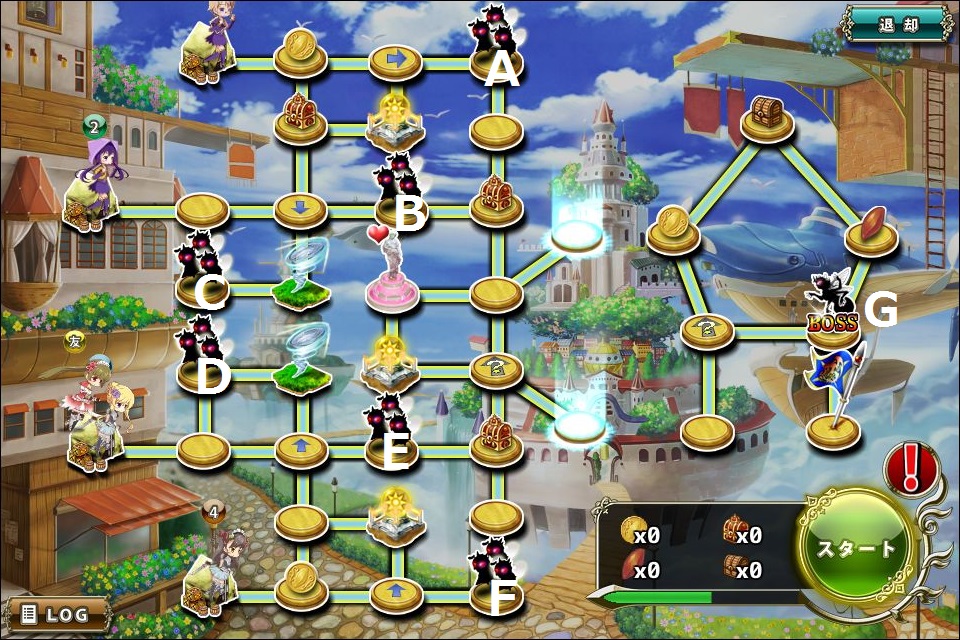Open the LOG panel
The image size is (960, 640).
coord(56,613)
